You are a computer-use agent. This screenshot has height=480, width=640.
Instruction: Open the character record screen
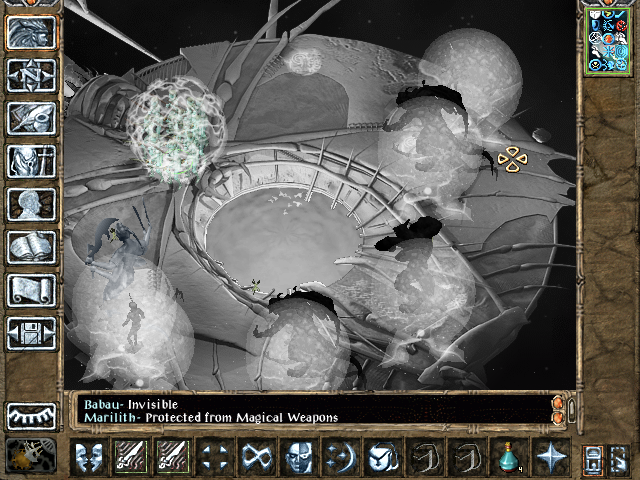[x=31, y=204]
